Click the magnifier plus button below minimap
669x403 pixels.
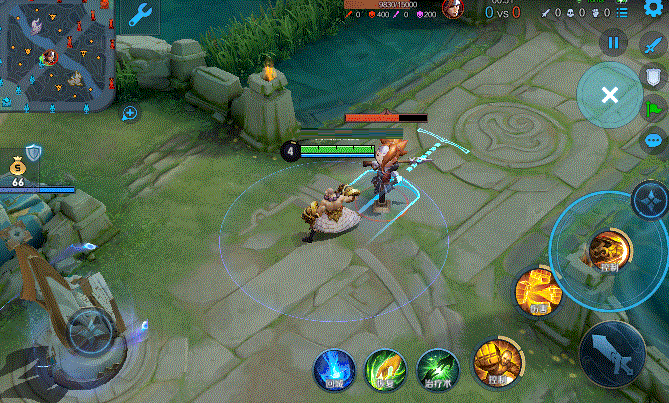[130, 114]
